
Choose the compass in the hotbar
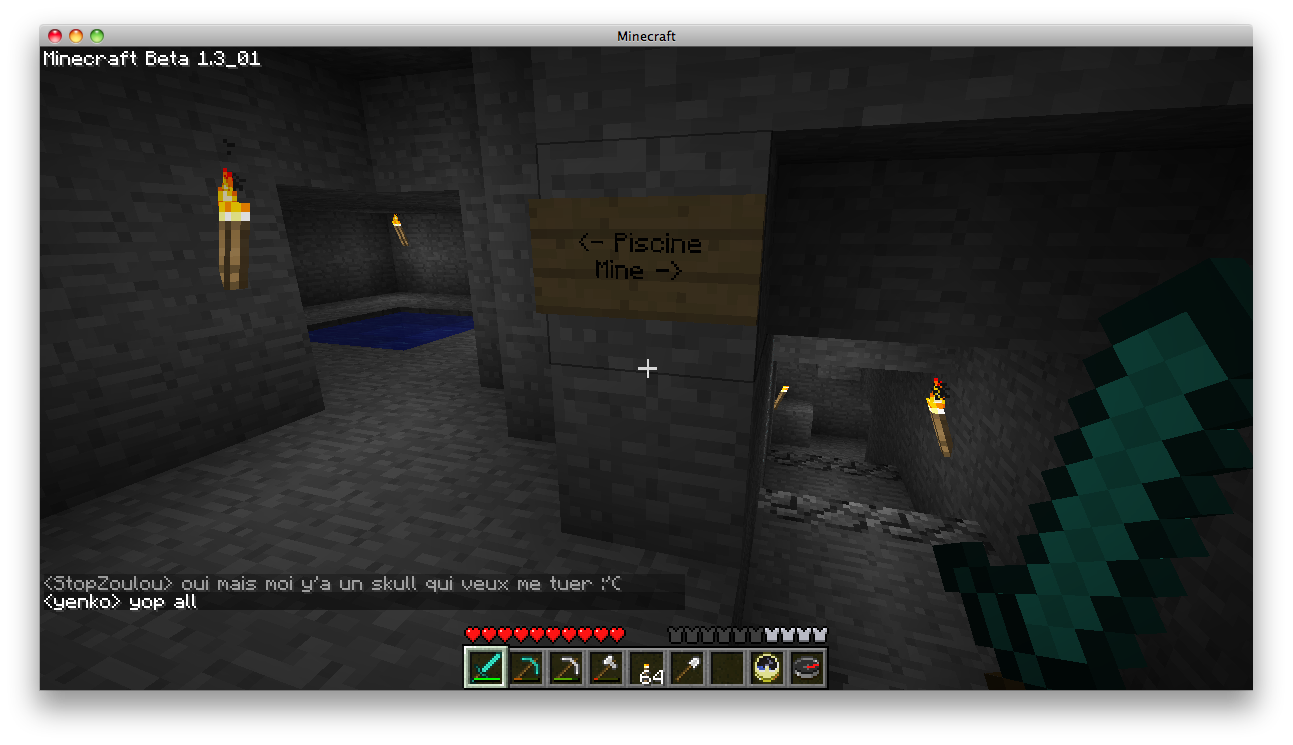(x=807, y=667)
